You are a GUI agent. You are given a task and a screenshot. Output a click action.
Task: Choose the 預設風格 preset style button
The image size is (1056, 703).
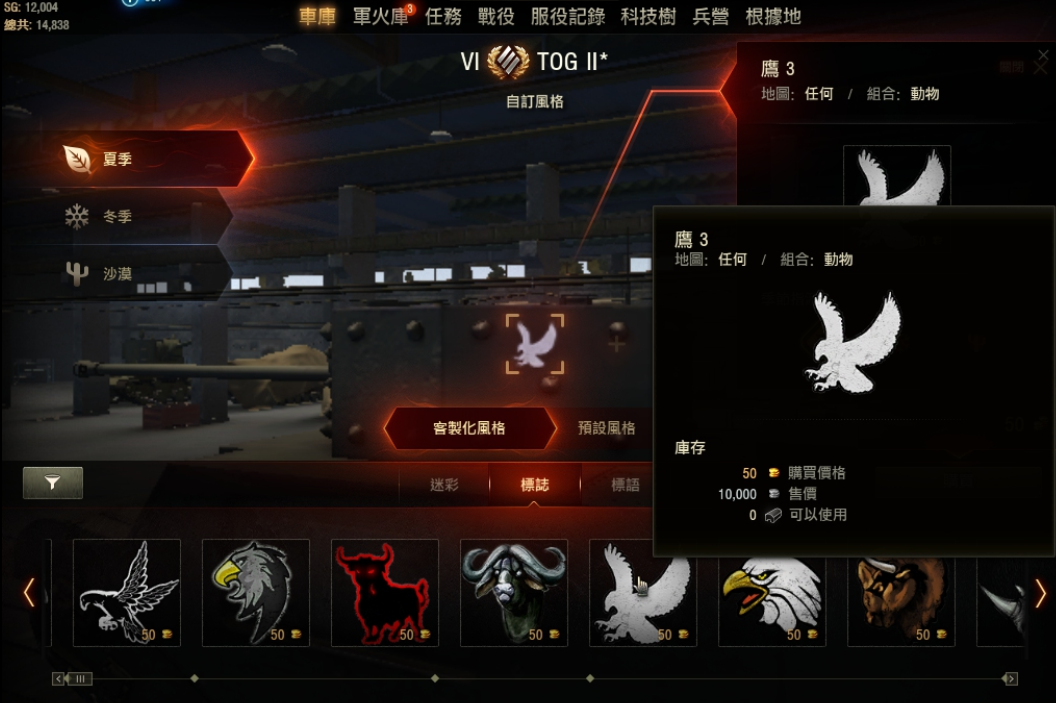click(x=606, y=428)
